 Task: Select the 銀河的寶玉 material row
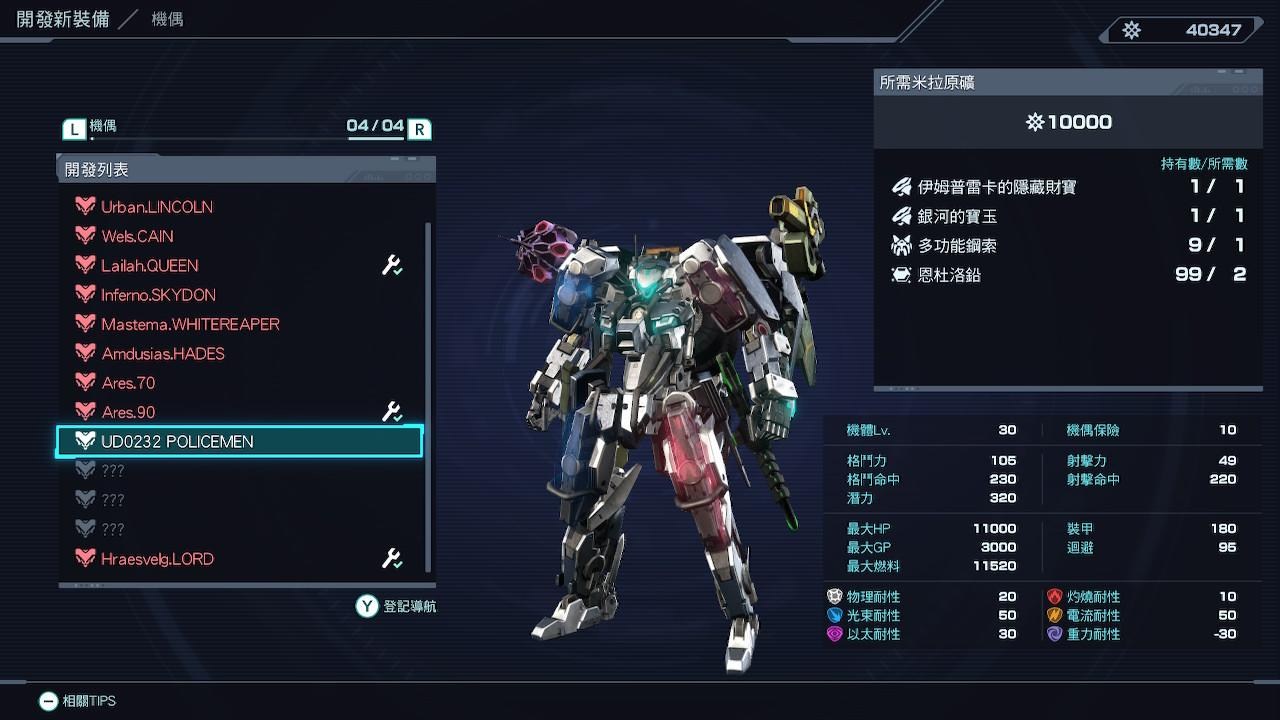1066,216
